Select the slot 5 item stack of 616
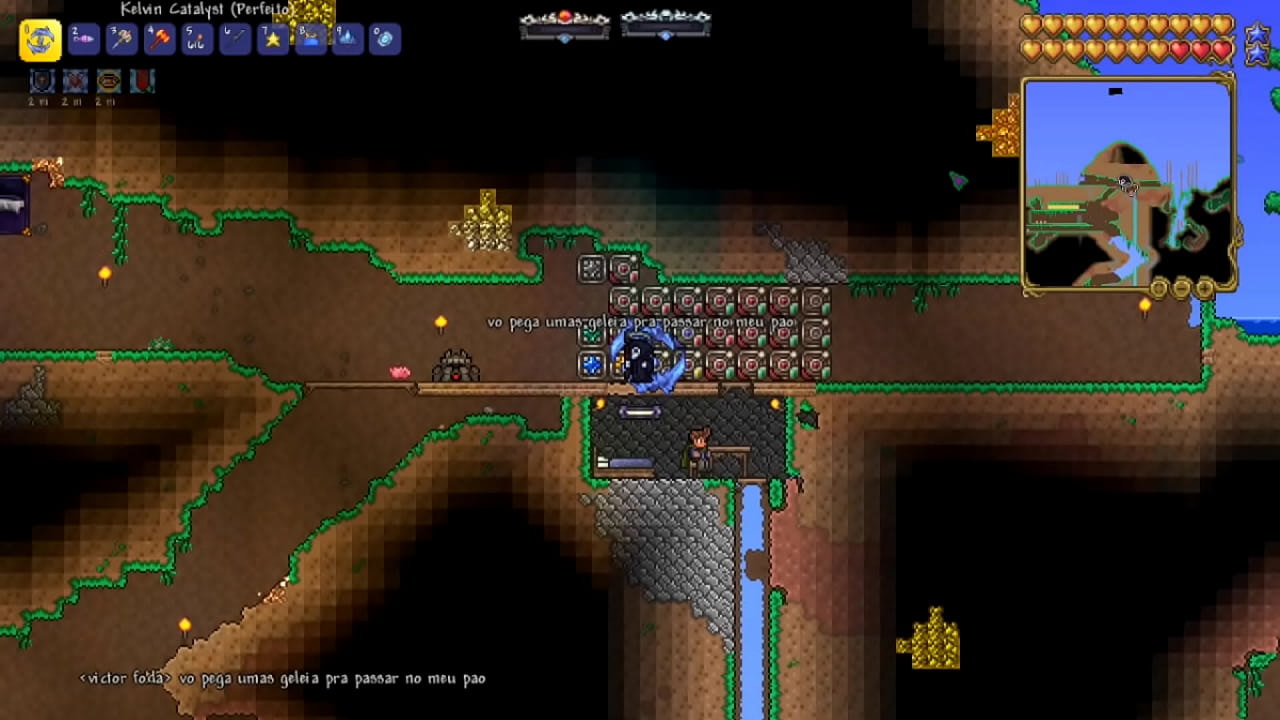This screenshot has height=720, width=1280. (197, 39)
